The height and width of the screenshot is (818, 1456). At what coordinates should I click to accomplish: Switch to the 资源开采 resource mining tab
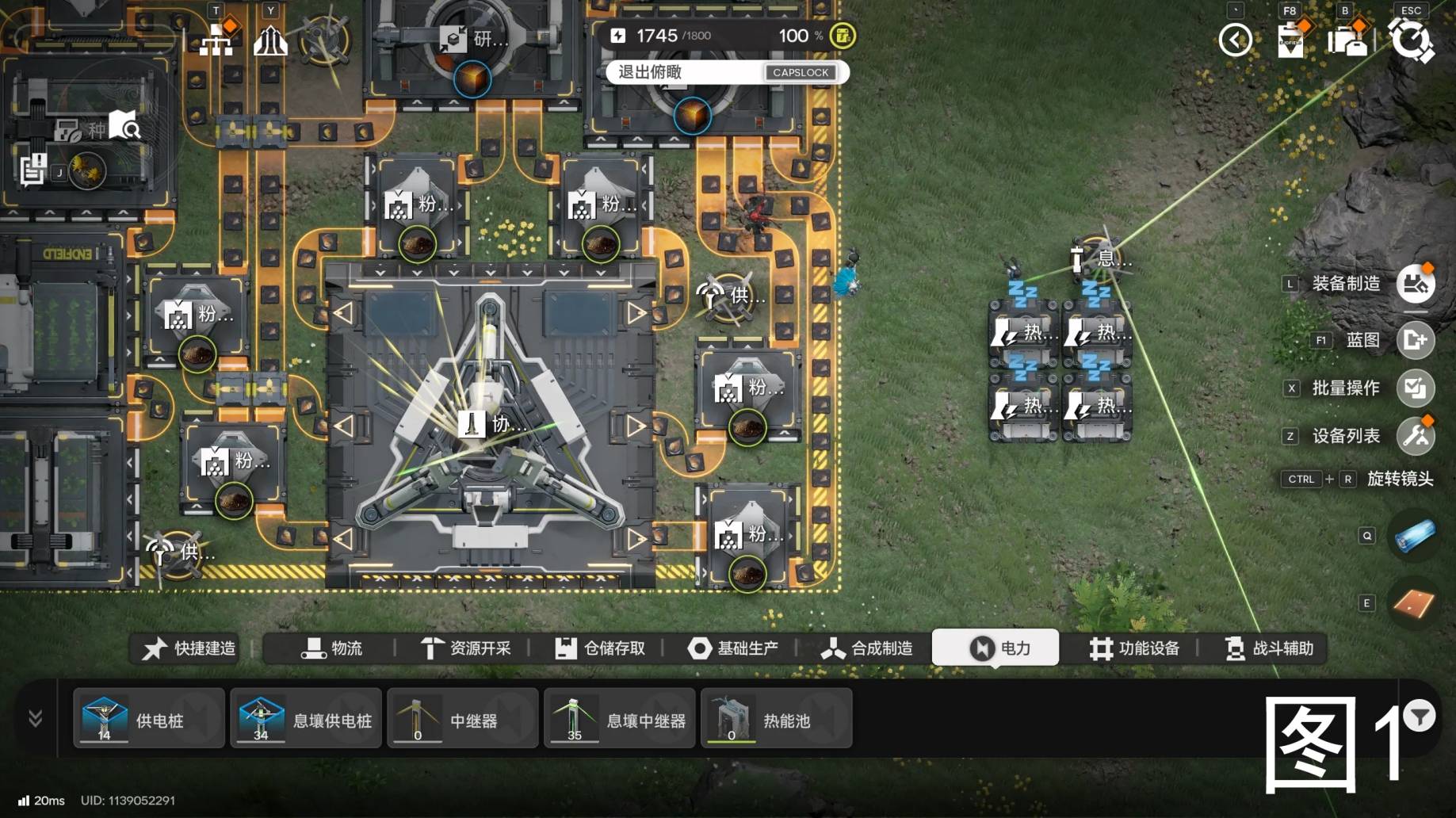point(466,648)
